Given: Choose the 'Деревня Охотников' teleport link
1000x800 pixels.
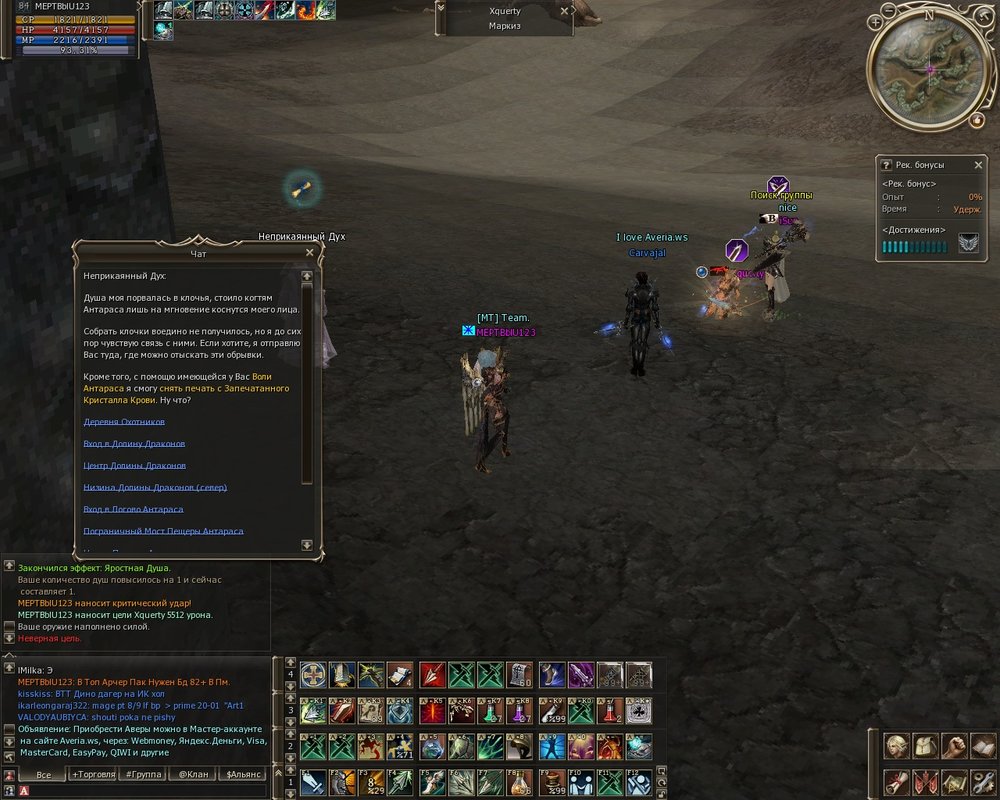Looking at the screenshot, I should point(124,422).
